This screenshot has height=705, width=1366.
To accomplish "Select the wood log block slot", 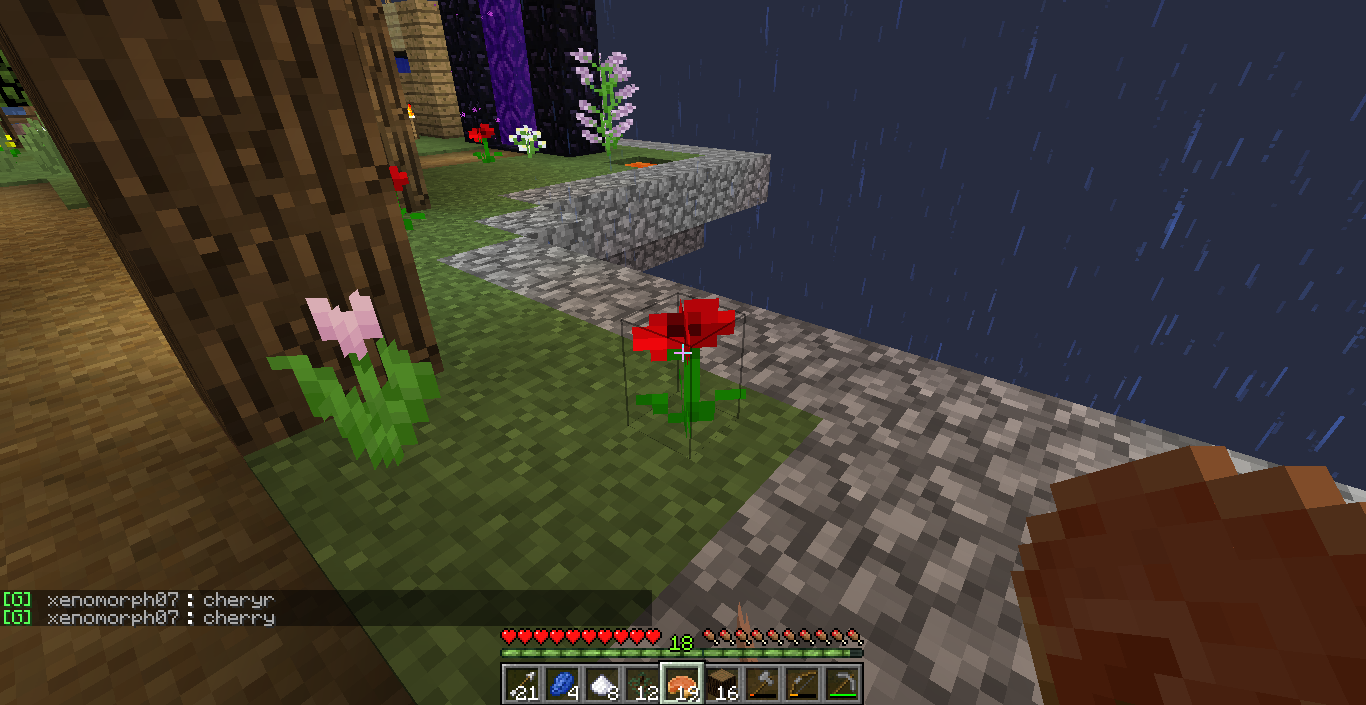I will [722, 684].
